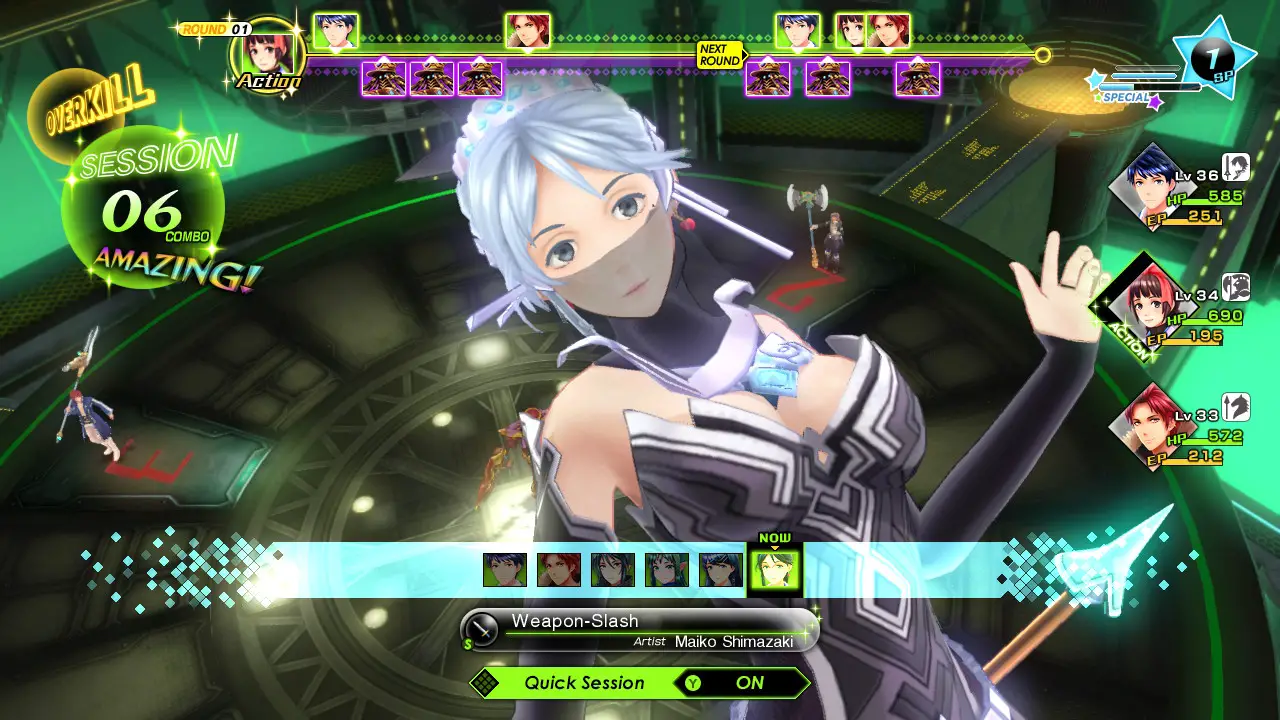Select the Weapon-Slash skill banner

(x=640, y=630)
